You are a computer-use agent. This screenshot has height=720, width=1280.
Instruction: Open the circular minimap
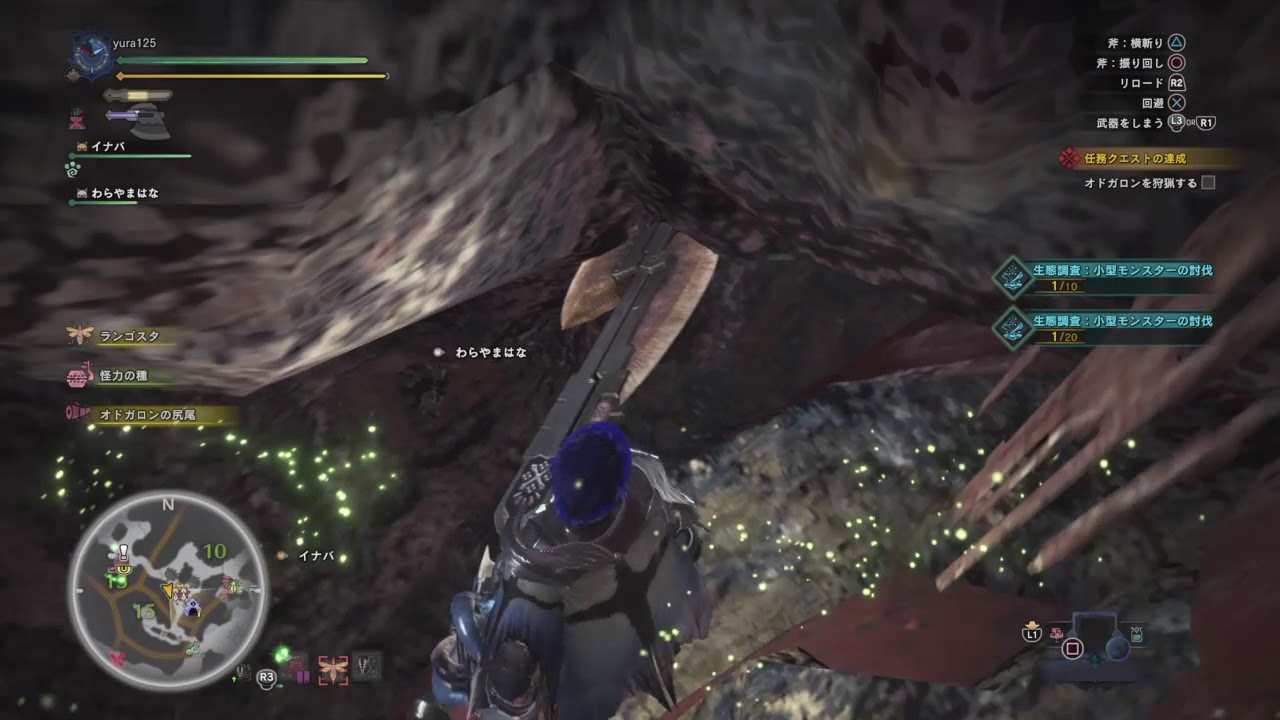167,590
